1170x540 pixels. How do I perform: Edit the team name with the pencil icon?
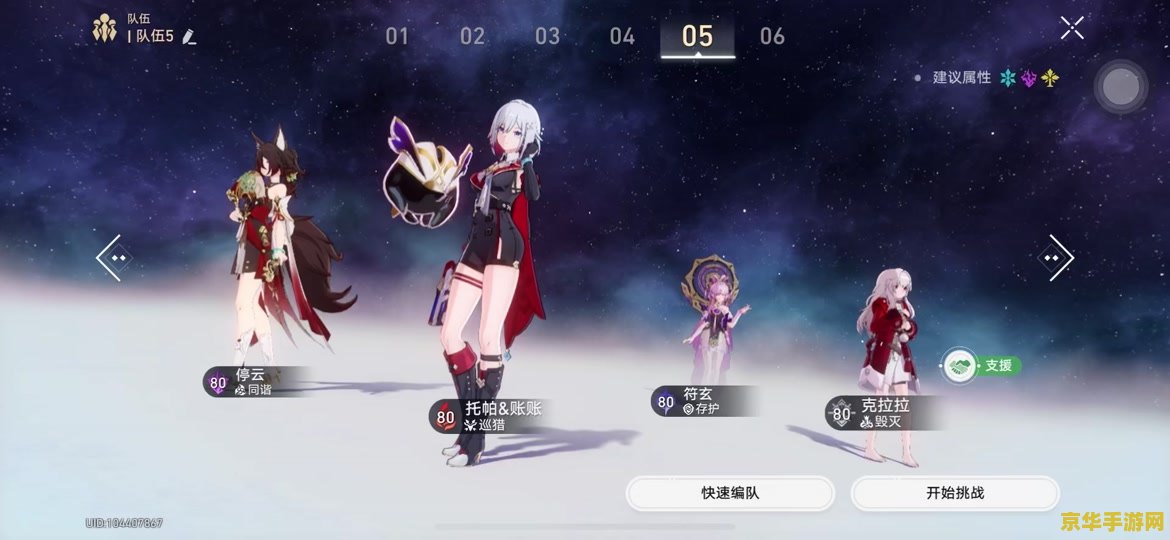(190, 37)
